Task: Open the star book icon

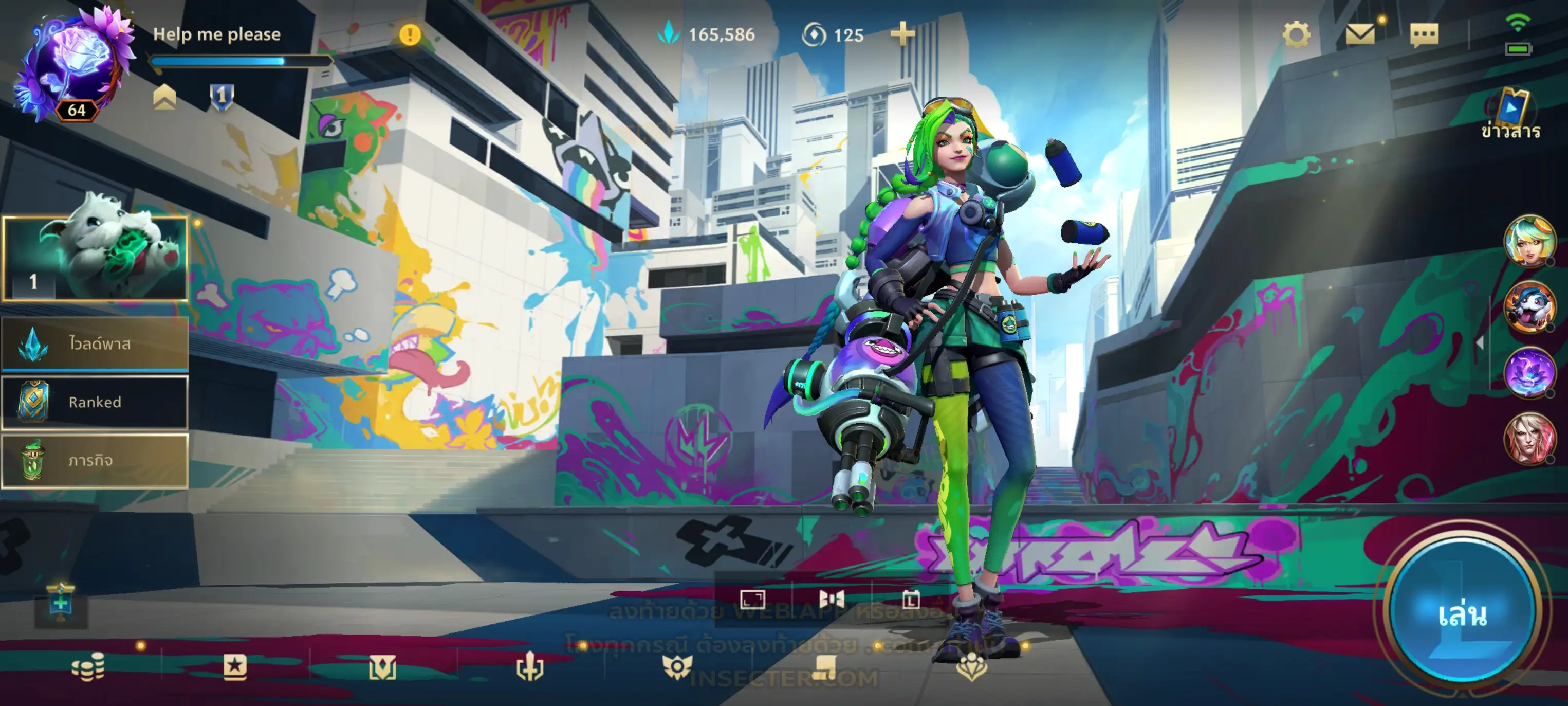Action: tap(235, 667)
